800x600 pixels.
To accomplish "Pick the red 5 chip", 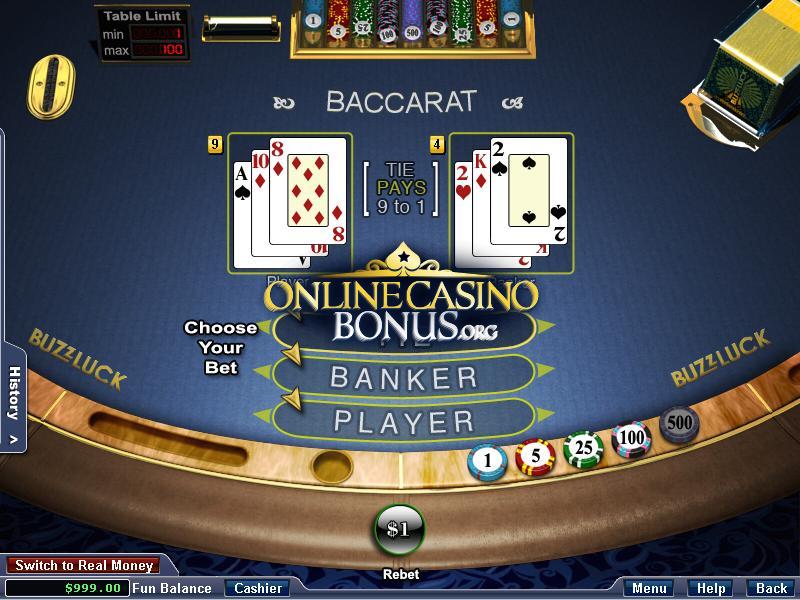I will [534, 456].
